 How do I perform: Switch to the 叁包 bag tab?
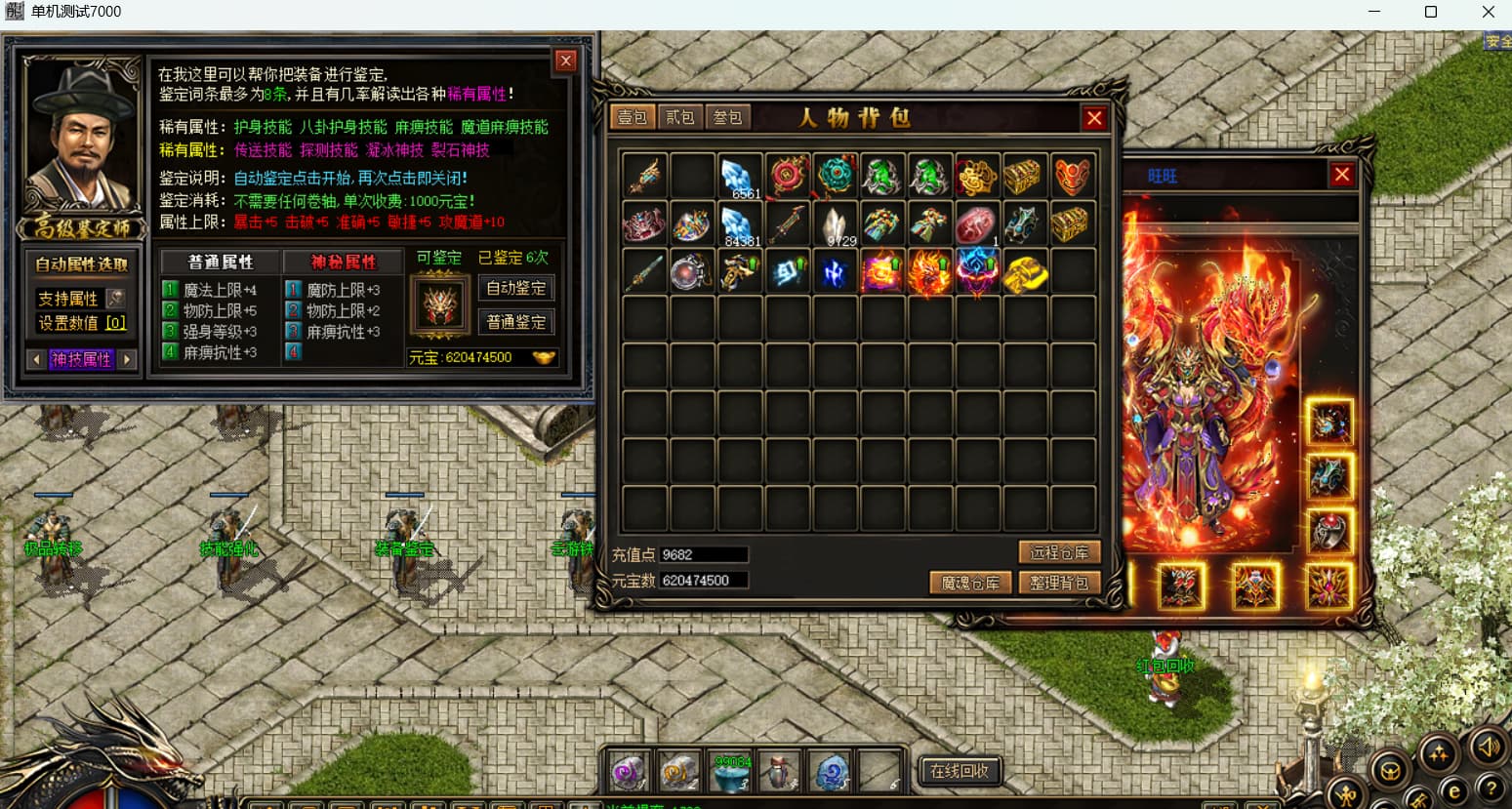(728, 118)
